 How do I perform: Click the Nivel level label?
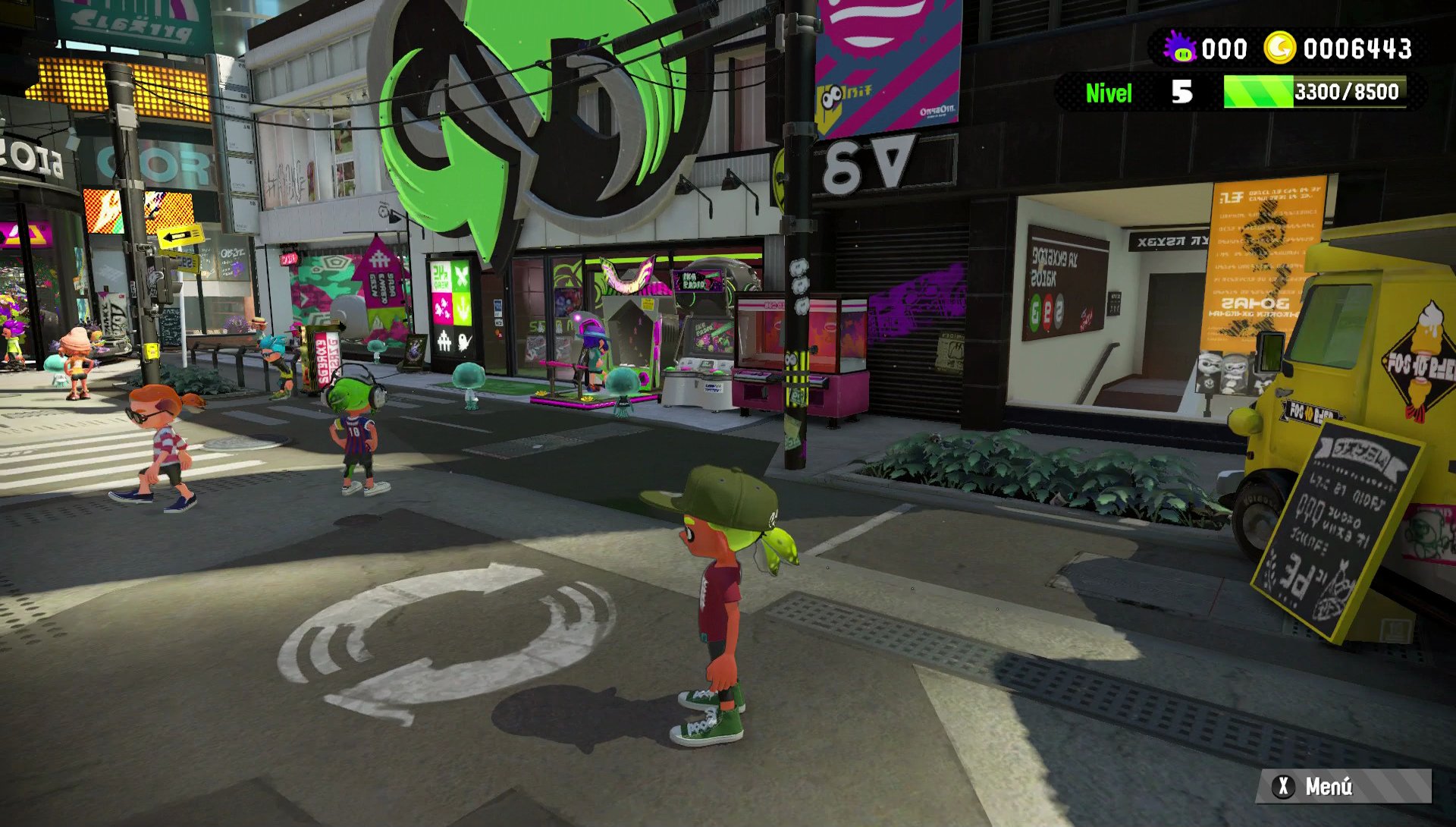pyautogui.click(x=1109, y=93)
